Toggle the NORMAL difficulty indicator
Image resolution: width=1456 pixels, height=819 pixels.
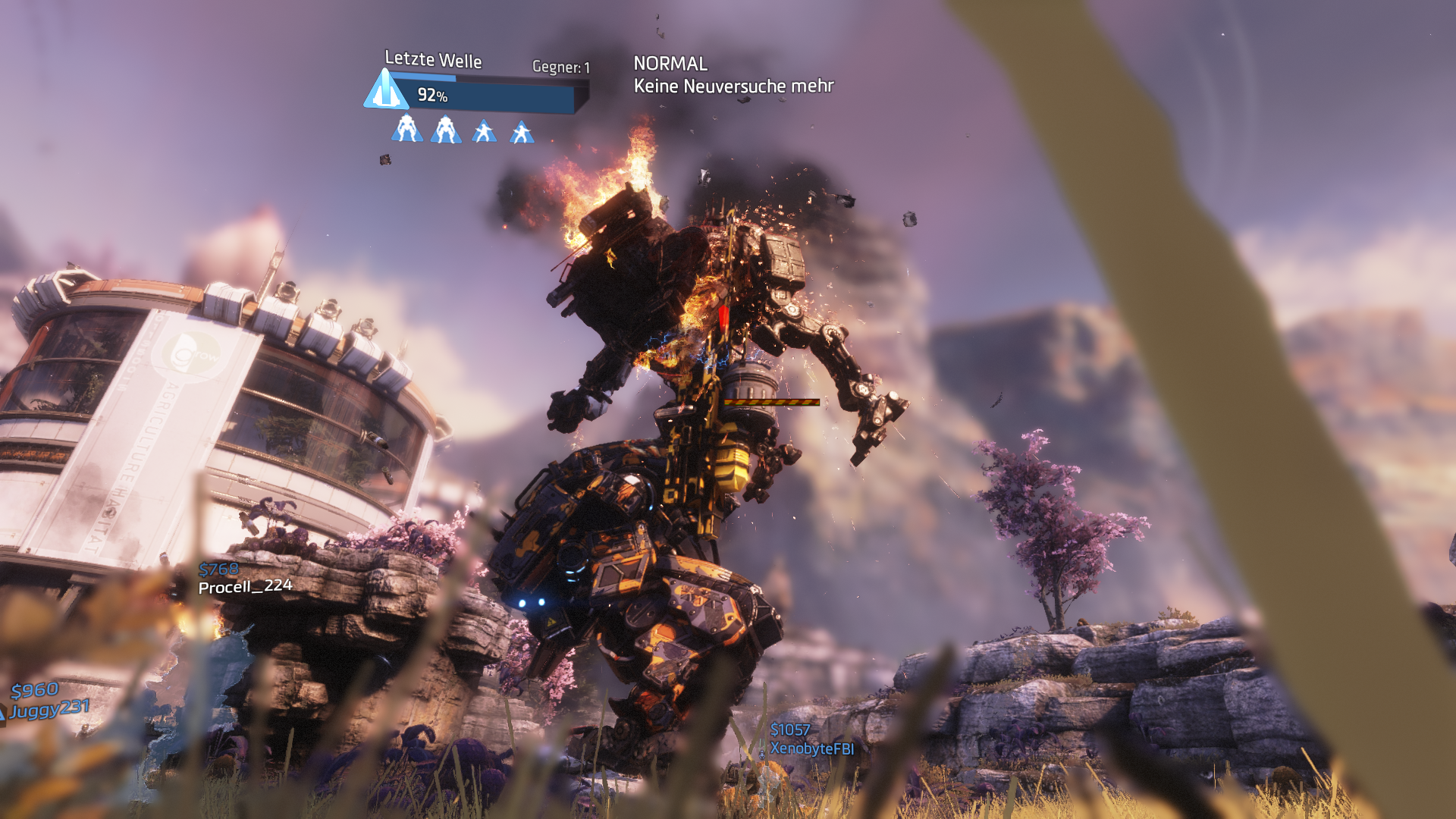(670, 64)
